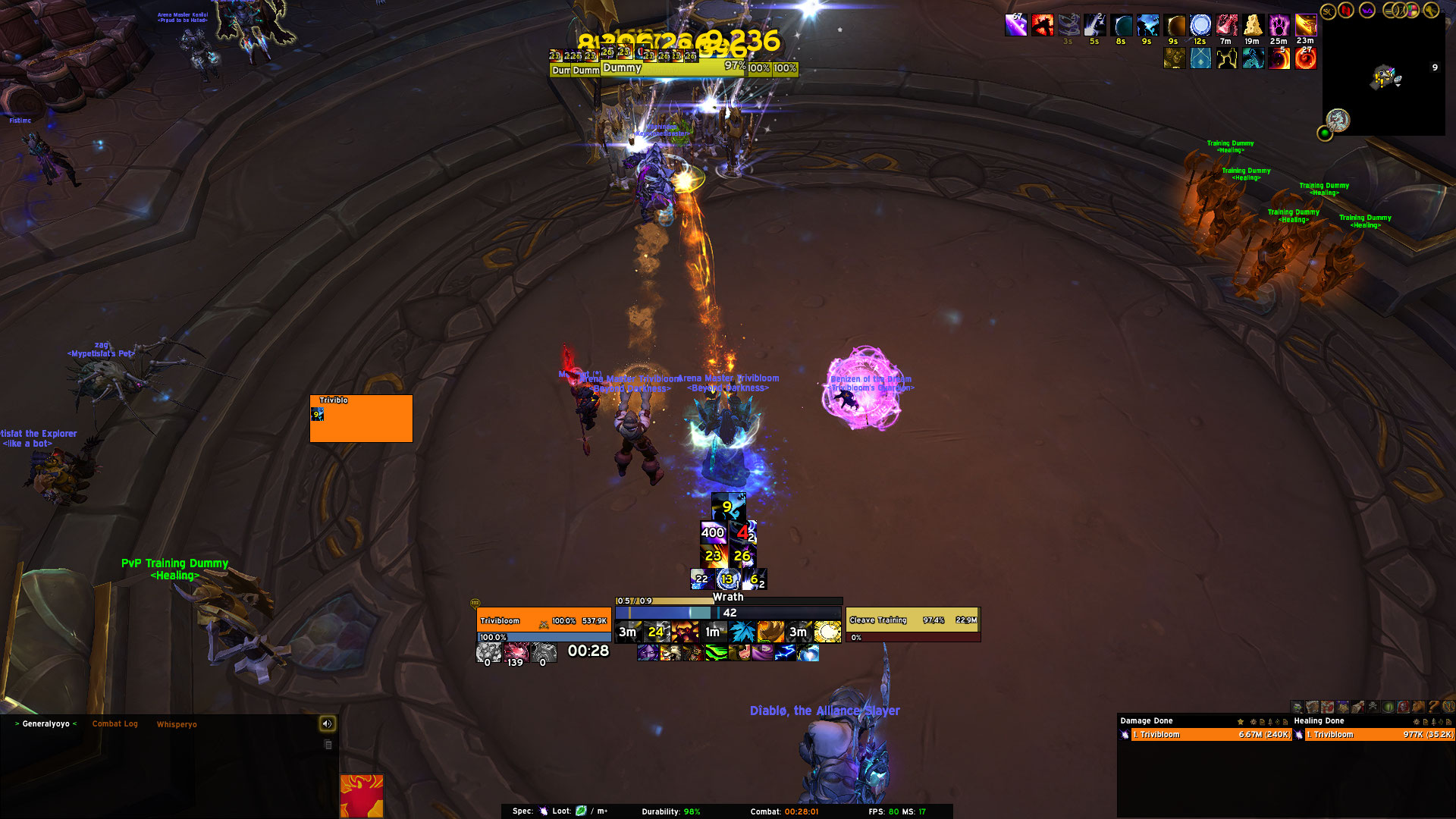
Task: Activate the green claw slash ability
Action: (716, 653)
